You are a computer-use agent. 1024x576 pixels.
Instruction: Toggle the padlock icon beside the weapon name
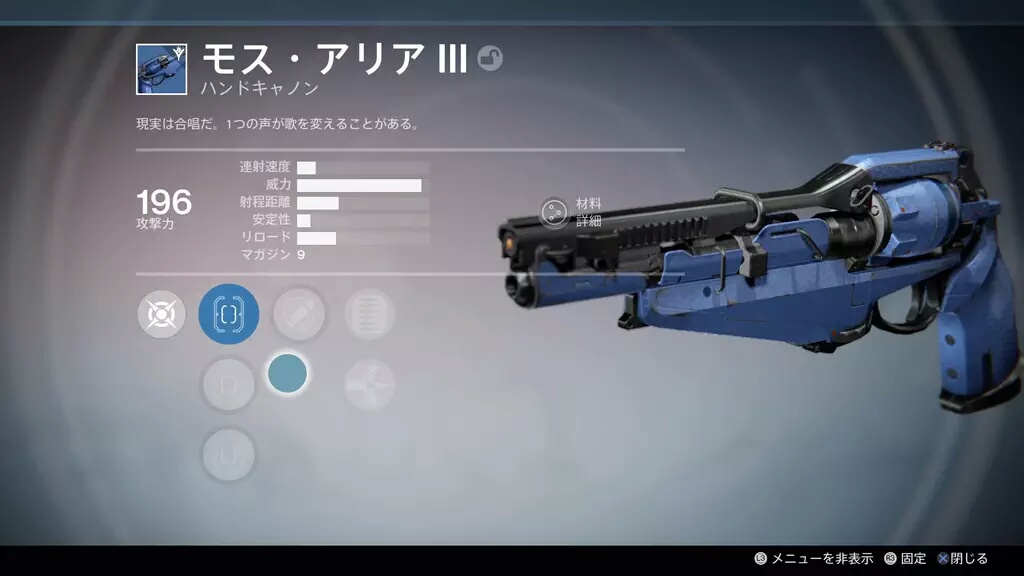[x=490, y=59]
